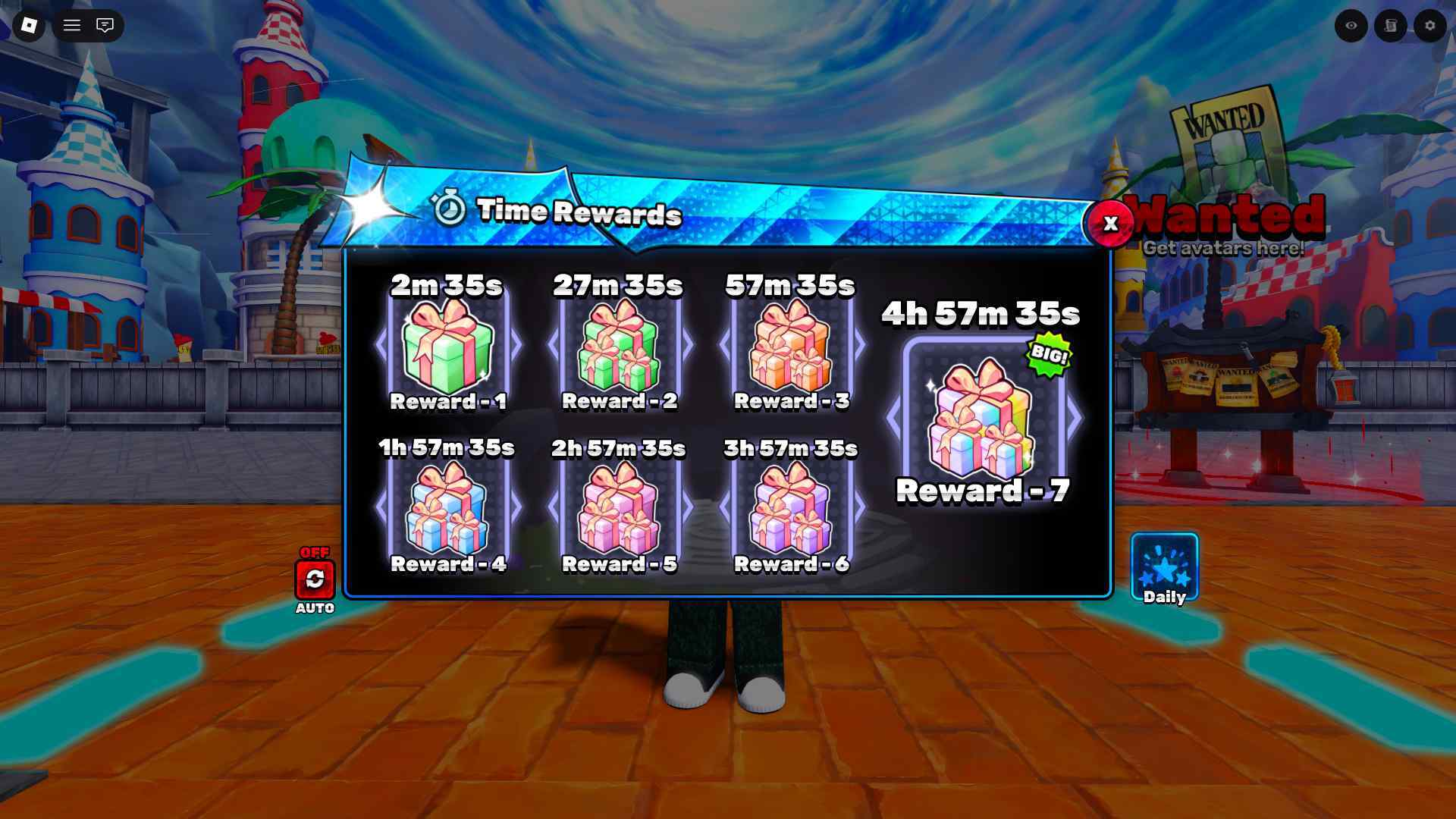Screen dimensions: 1456x819
Task: Open the hamburger menu top-left
Action: [x=73, y=26]
